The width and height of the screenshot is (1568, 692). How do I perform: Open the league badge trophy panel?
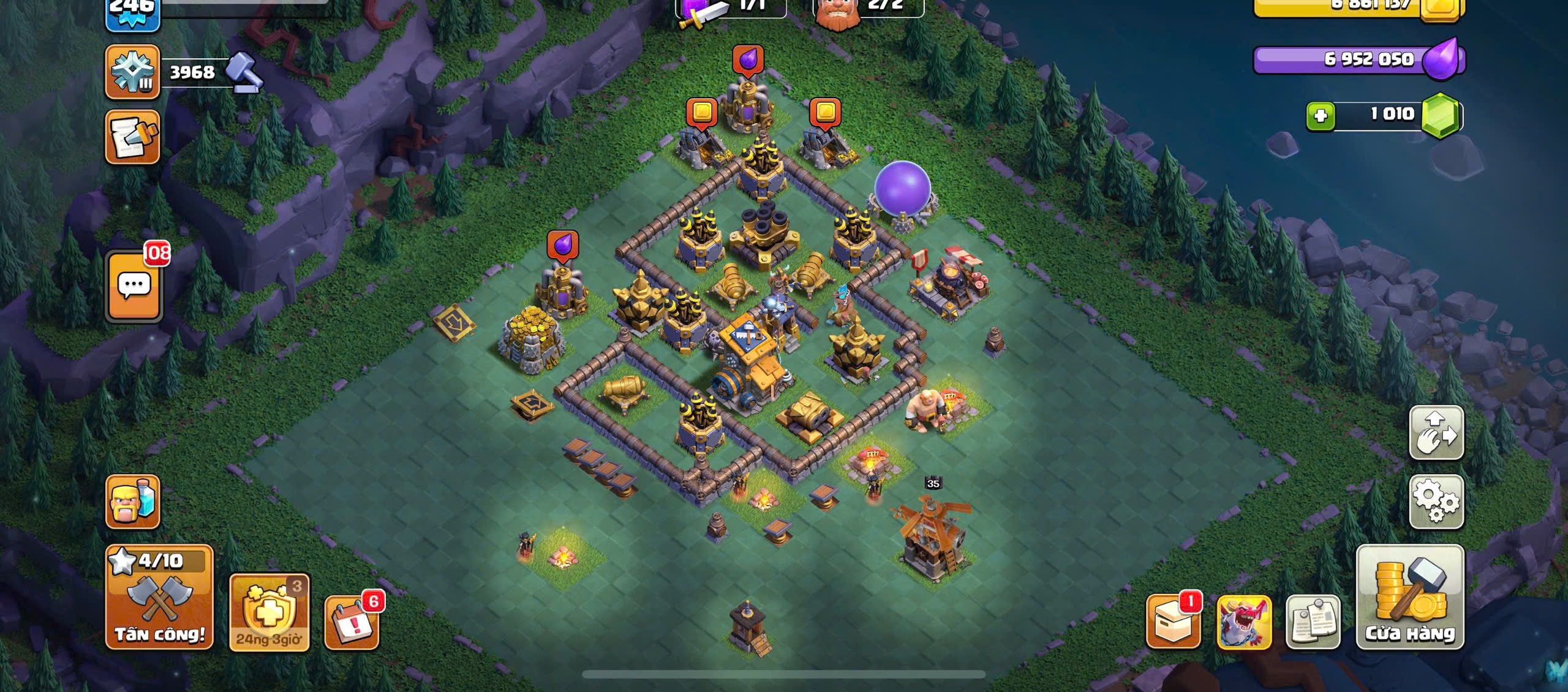point(132,72)
